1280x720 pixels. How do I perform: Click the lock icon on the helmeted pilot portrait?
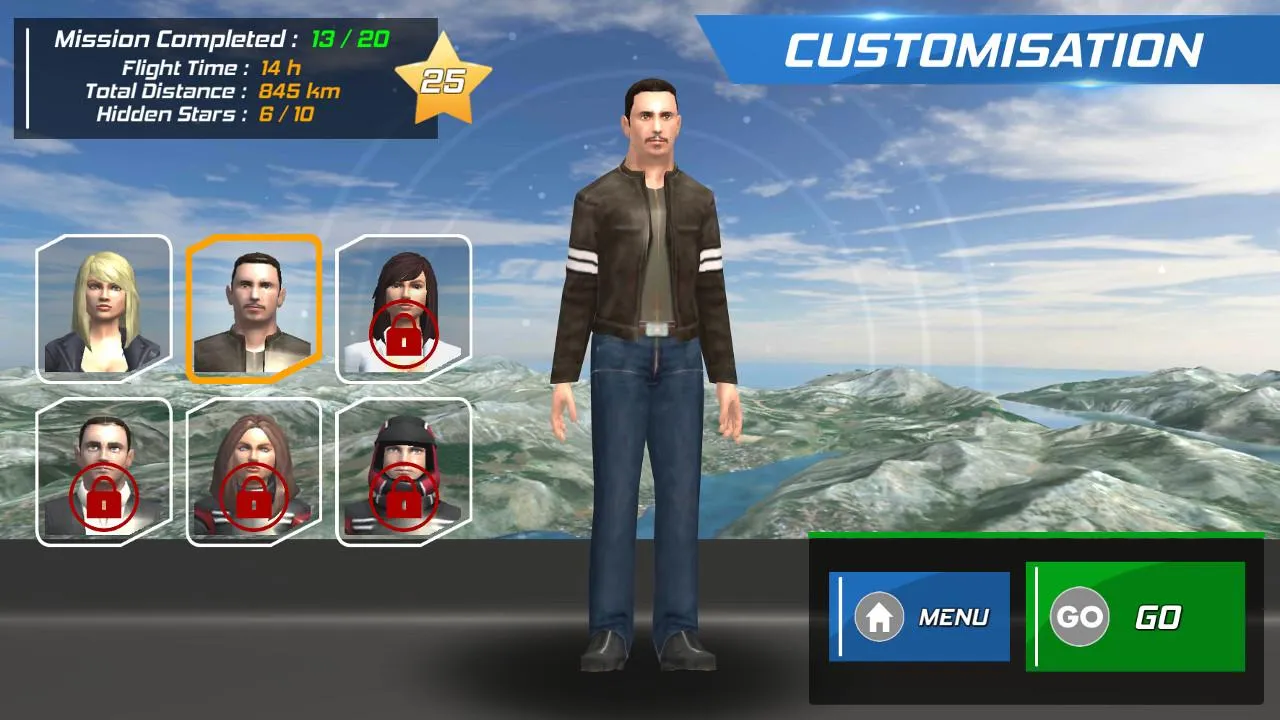point(404,500)
